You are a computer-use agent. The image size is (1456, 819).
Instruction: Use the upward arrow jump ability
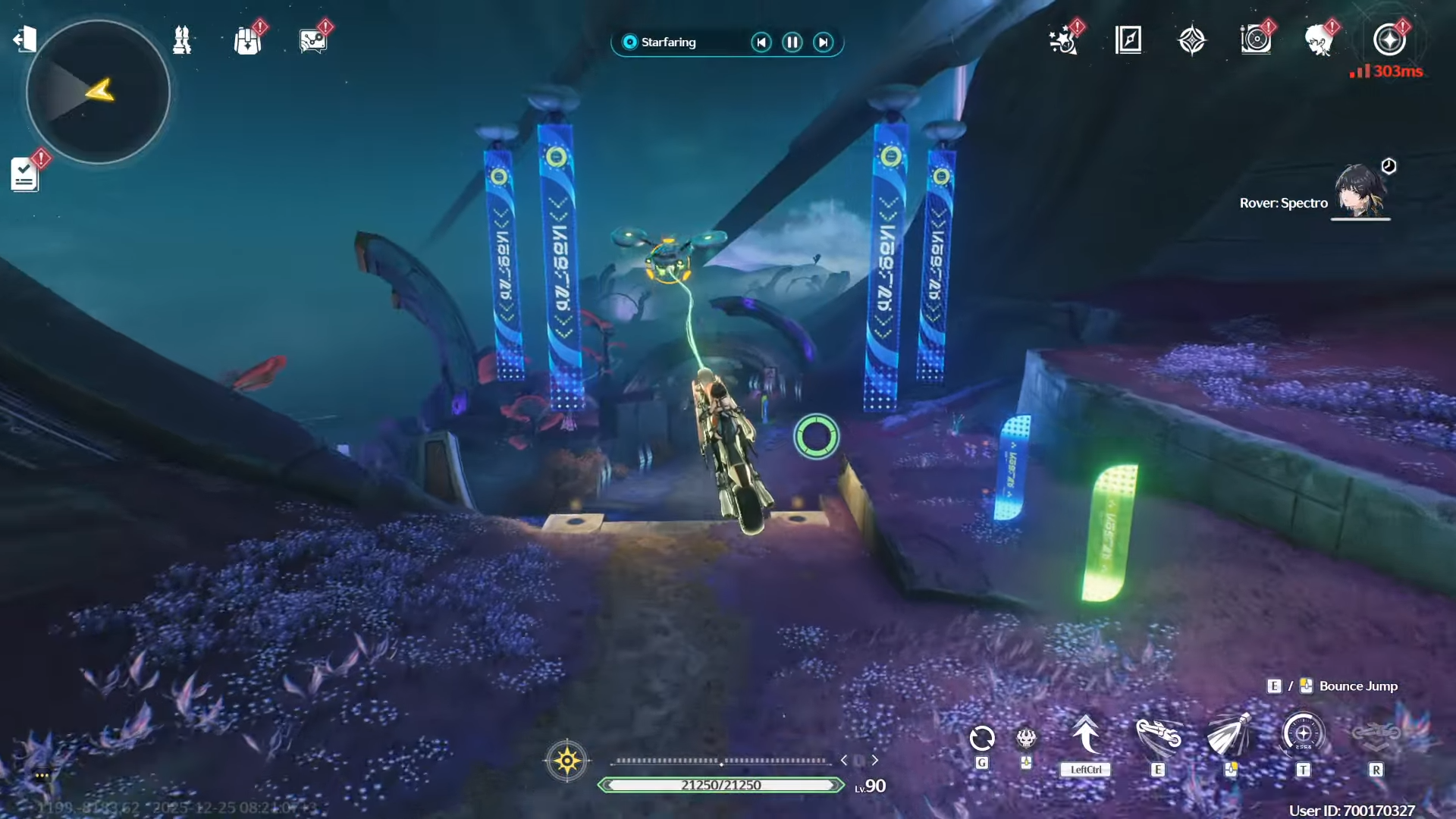tap(1086, 736)
